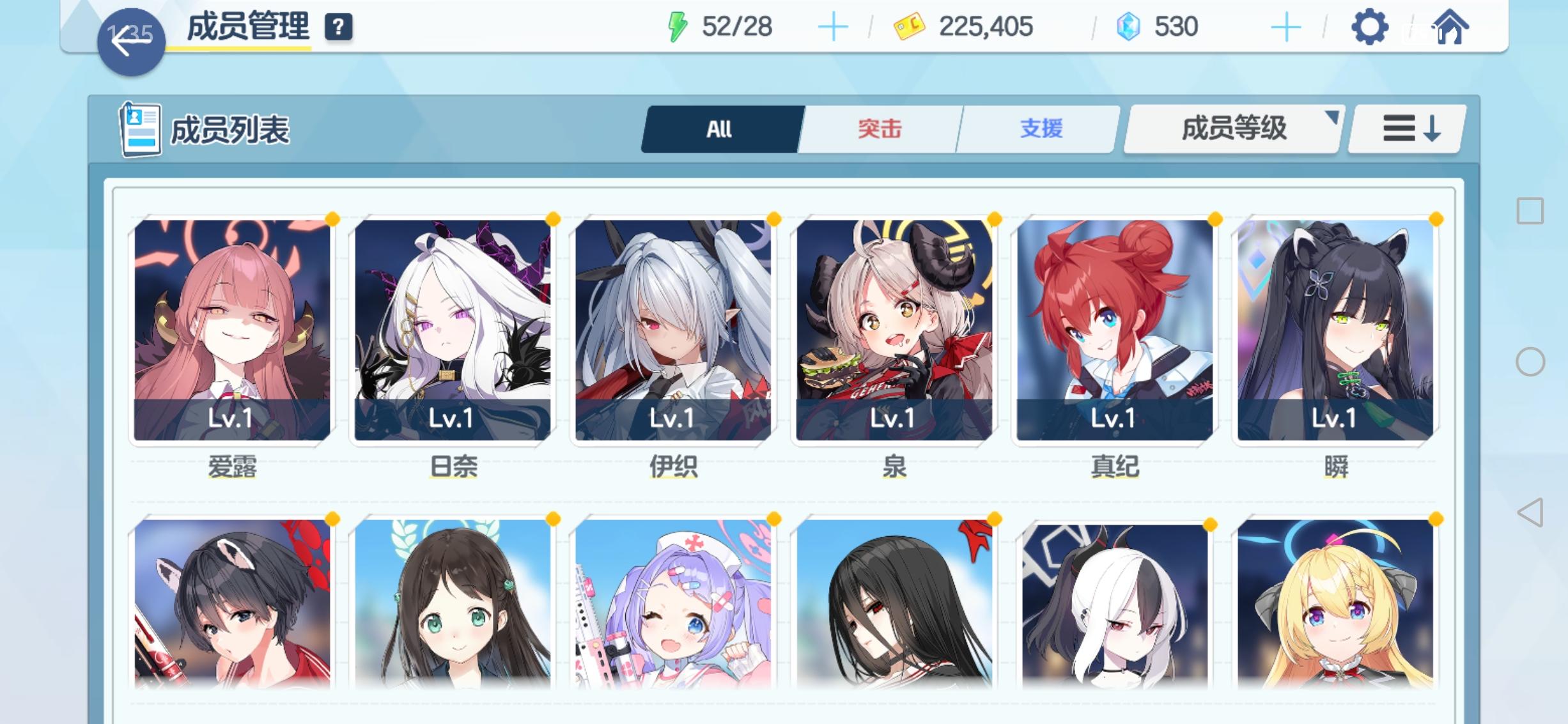Select the All tab
This screenshot has width=1568, height=724.
(720, 129)
